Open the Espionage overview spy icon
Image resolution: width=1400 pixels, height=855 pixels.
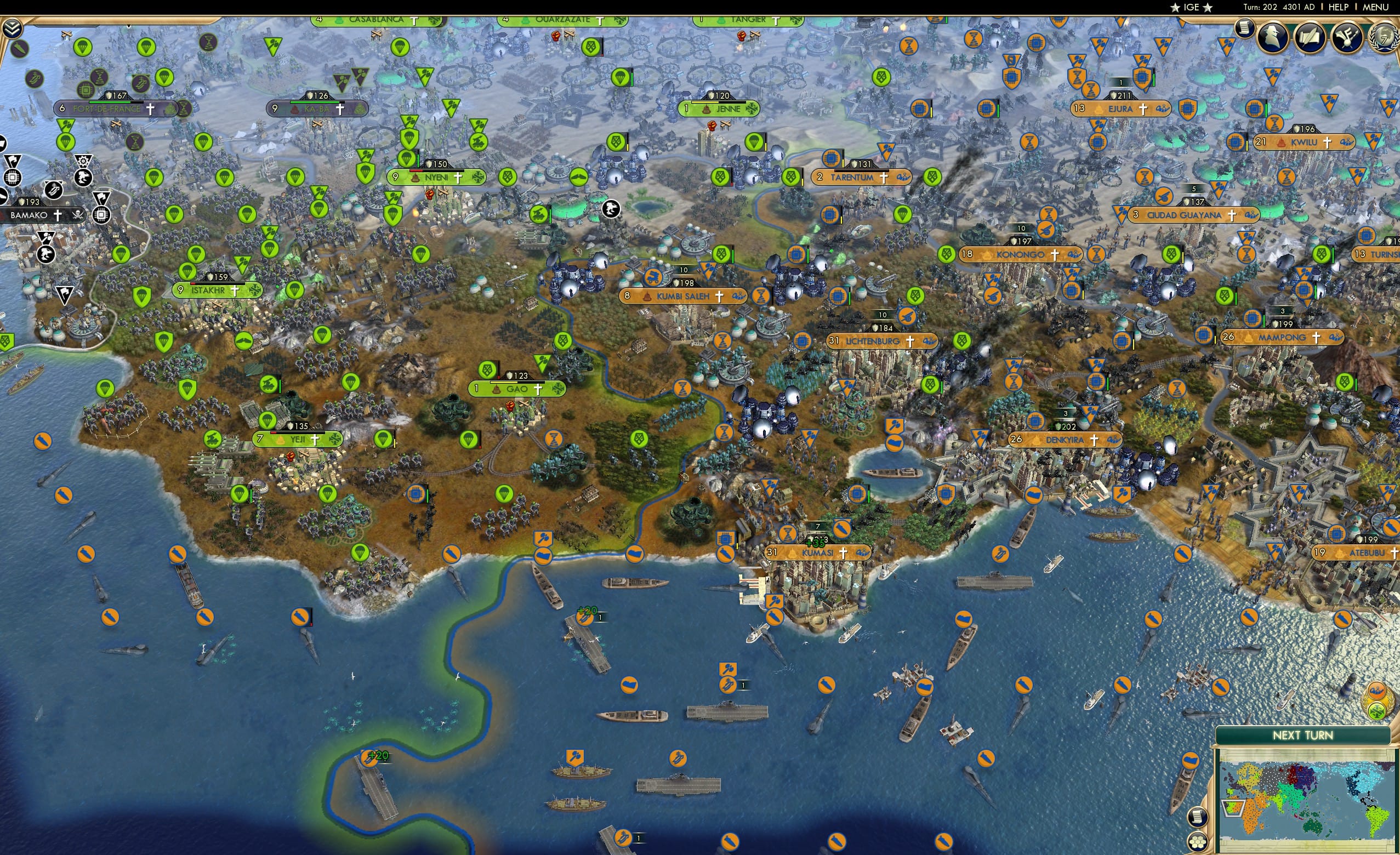point(1273,38)
